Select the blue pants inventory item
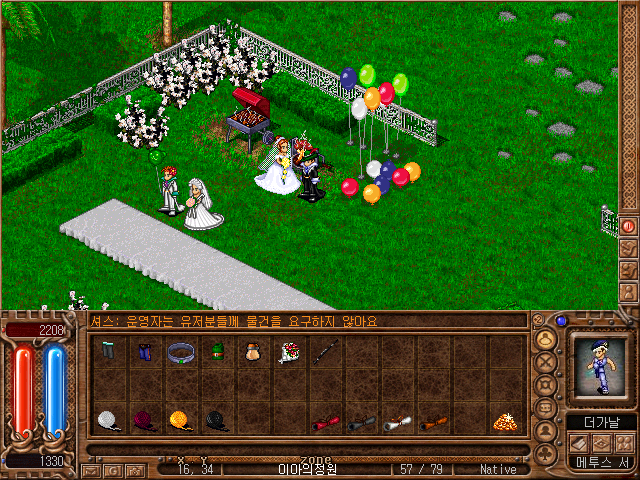 145,352
